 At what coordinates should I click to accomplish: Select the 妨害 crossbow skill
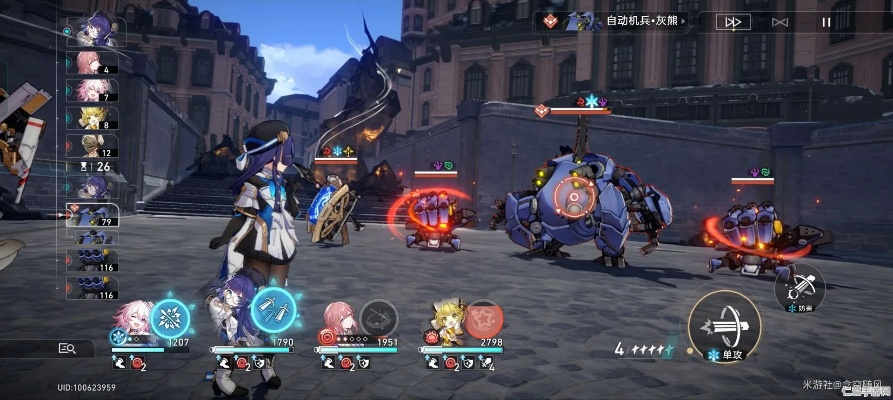click(797, 287)
